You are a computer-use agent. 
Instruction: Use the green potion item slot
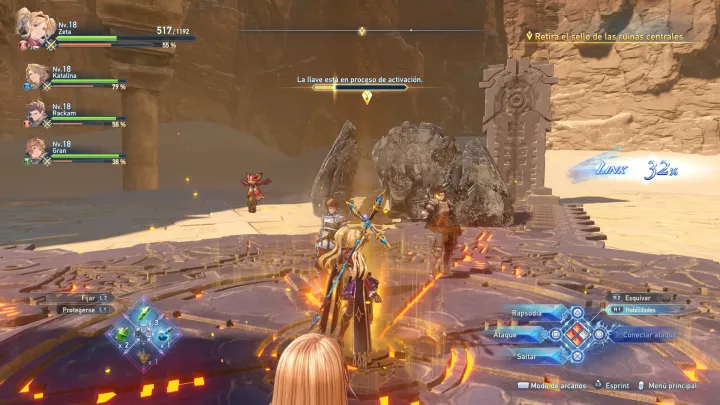(x=124, y=334)
